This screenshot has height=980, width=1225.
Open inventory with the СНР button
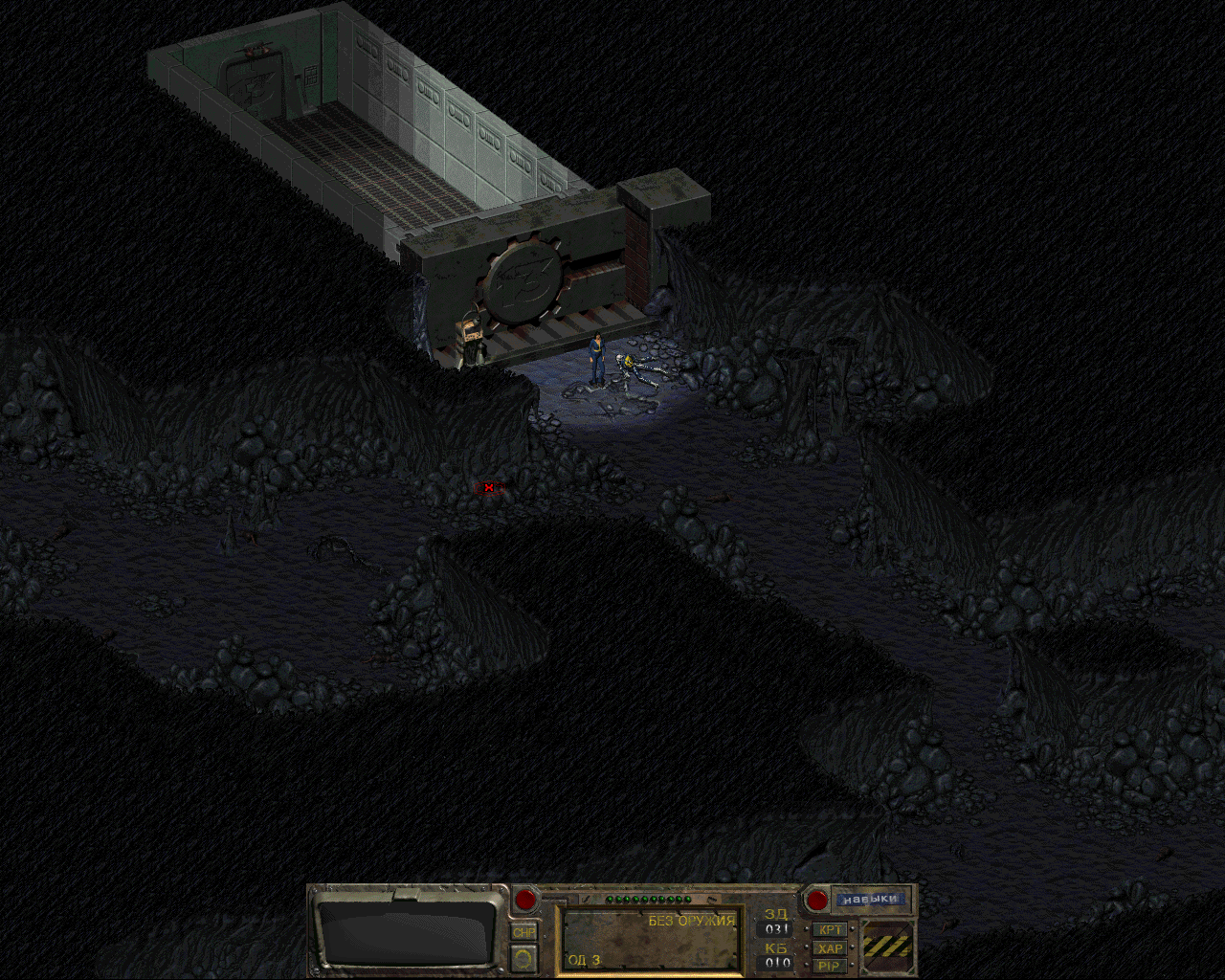(x=524, y=932)
